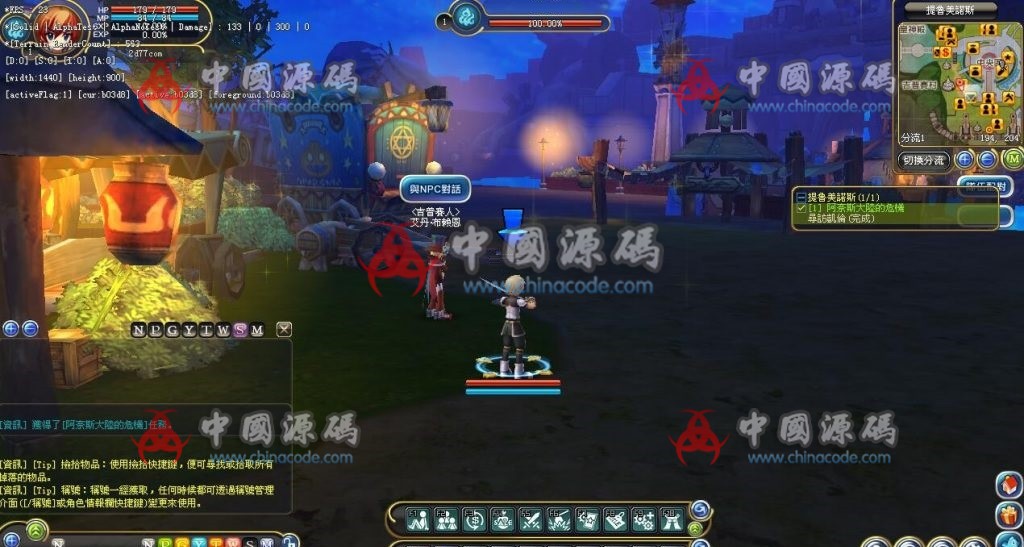Activate the F3 dollar trade icon

coord(475,519)
